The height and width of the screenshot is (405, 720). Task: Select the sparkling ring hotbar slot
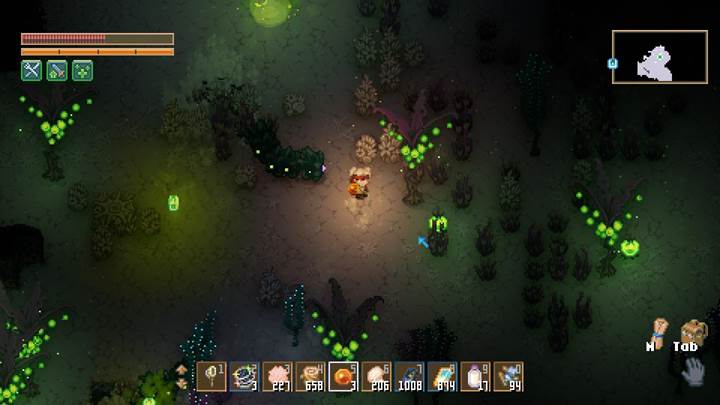coord(244,376)
